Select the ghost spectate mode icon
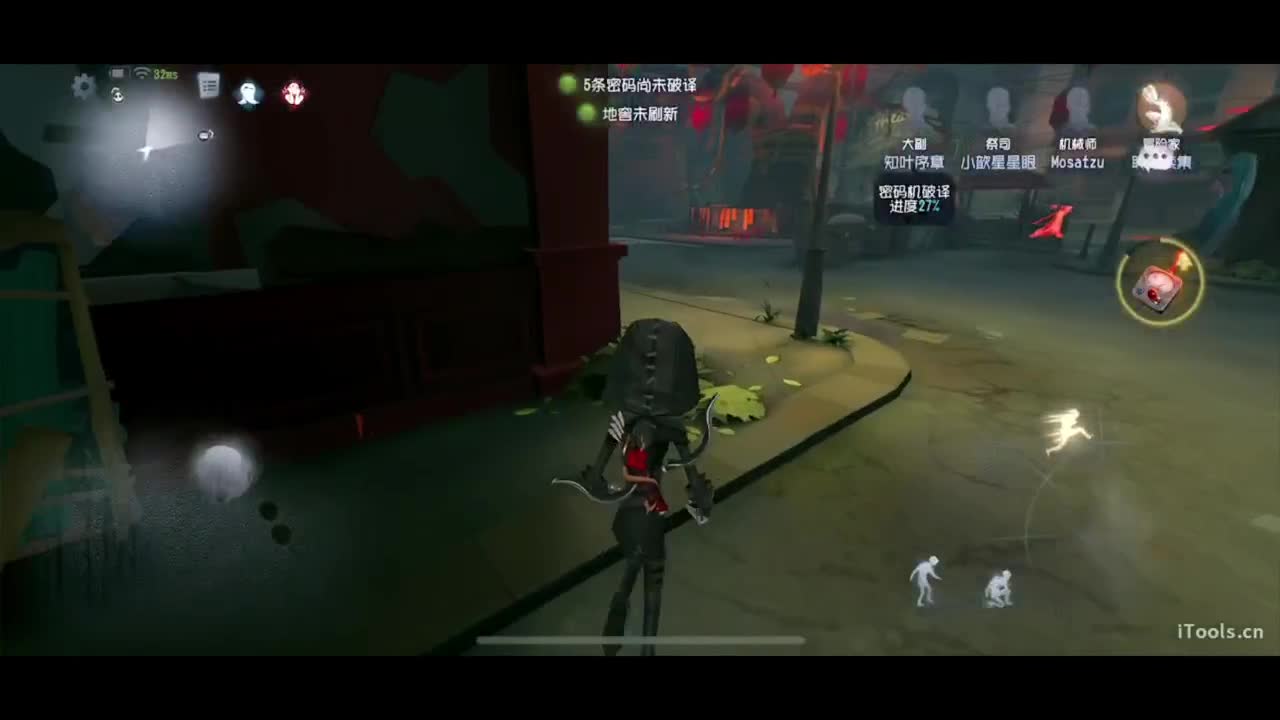 tap(248, 94)
